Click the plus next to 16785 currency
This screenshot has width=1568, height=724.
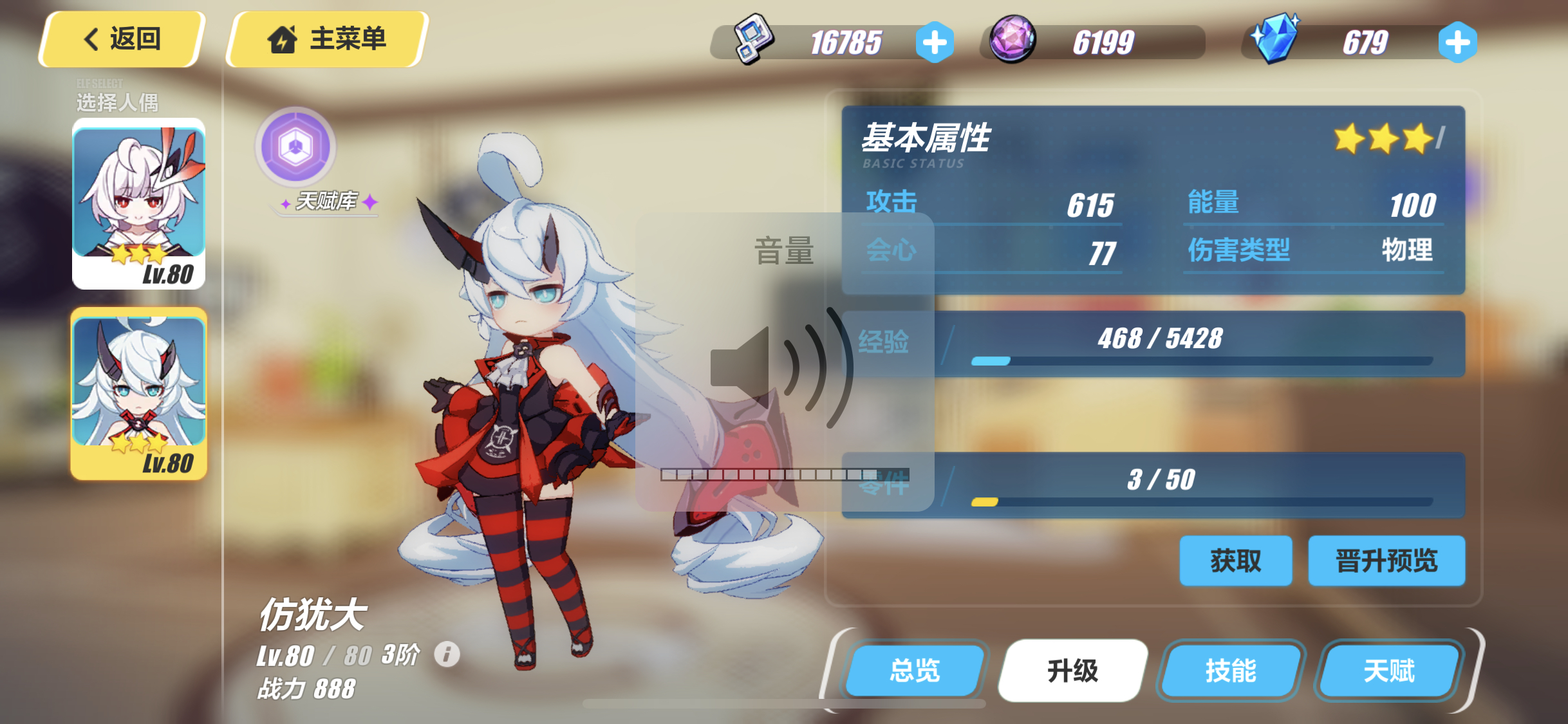pos(935,41)
